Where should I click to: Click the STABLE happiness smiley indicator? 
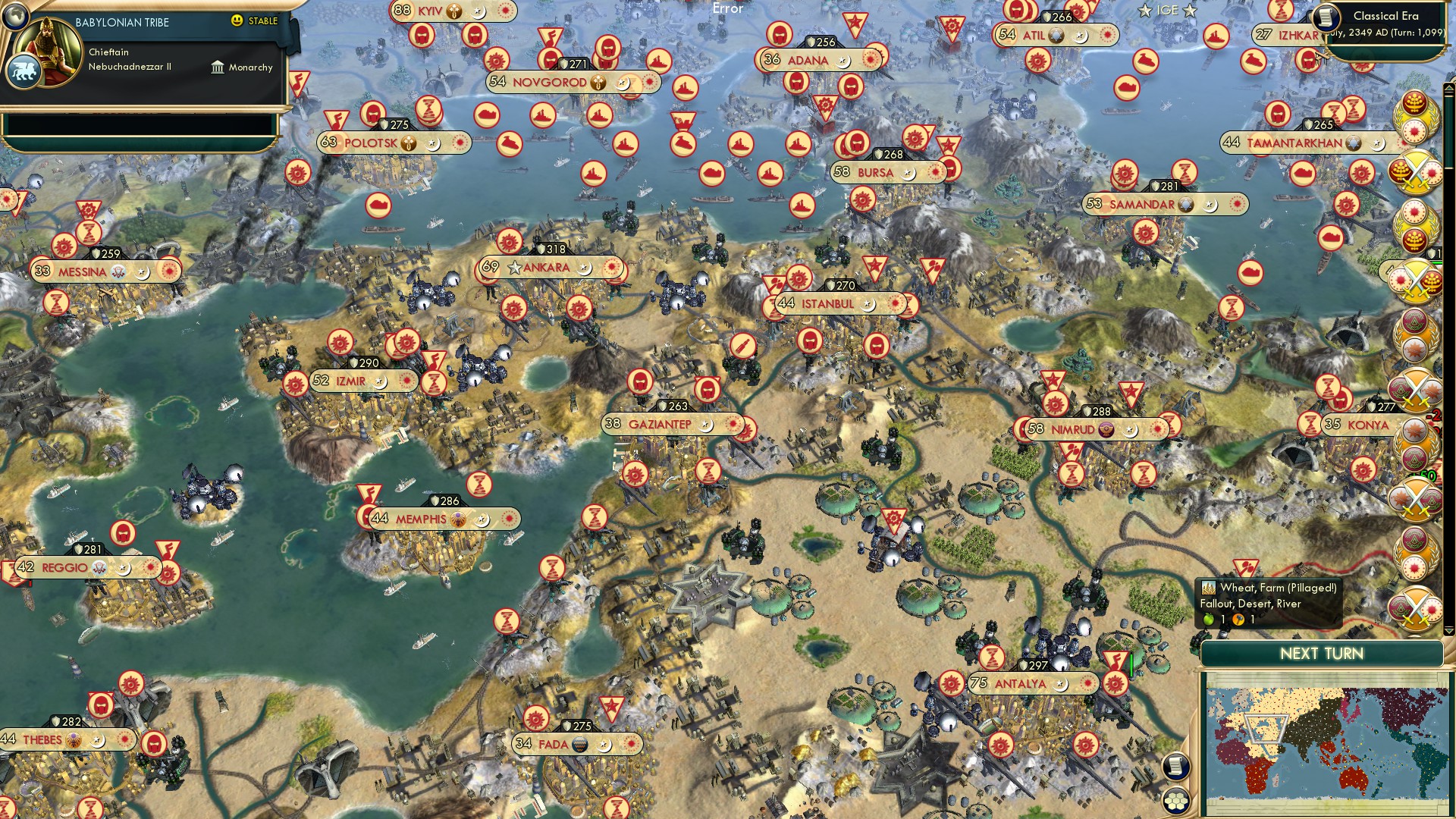[x=237, y=21]
